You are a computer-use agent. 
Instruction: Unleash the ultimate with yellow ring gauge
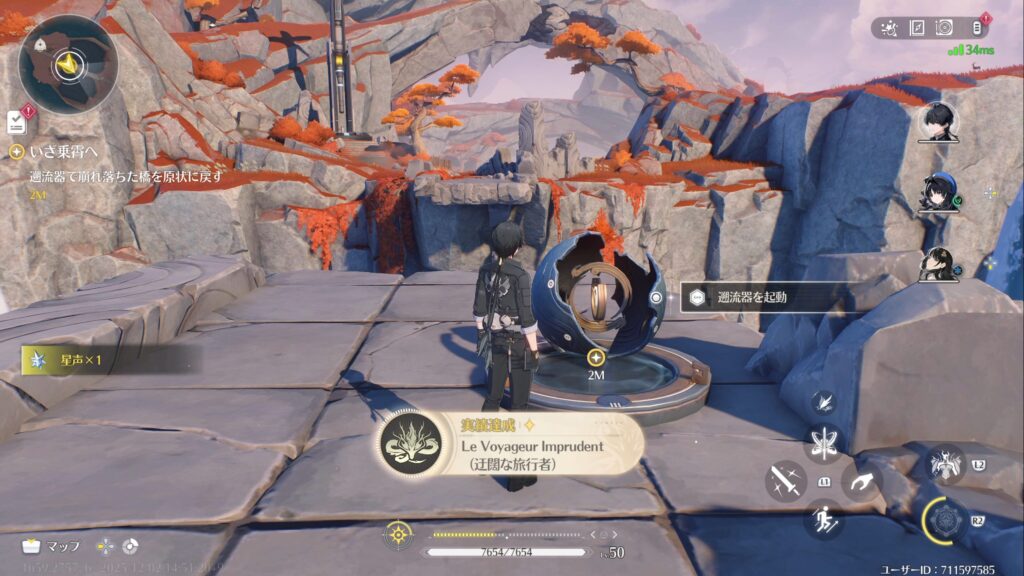(x=944, y=521)
